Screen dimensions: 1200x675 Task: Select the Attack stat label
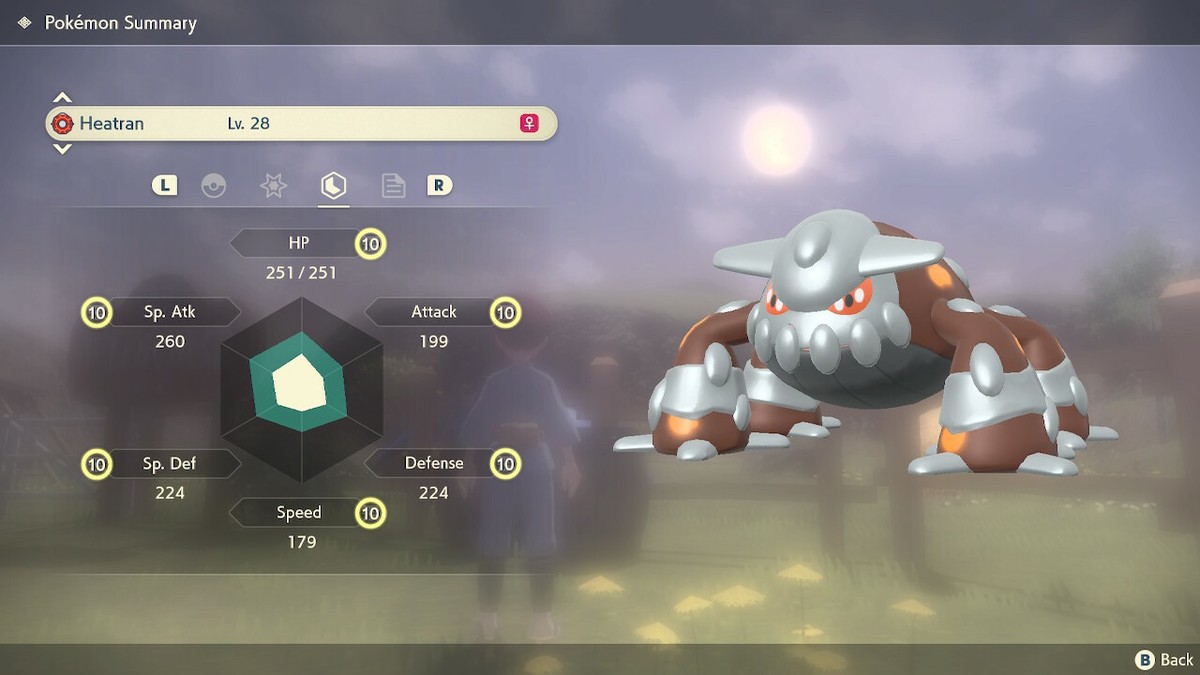coord(433,312)
